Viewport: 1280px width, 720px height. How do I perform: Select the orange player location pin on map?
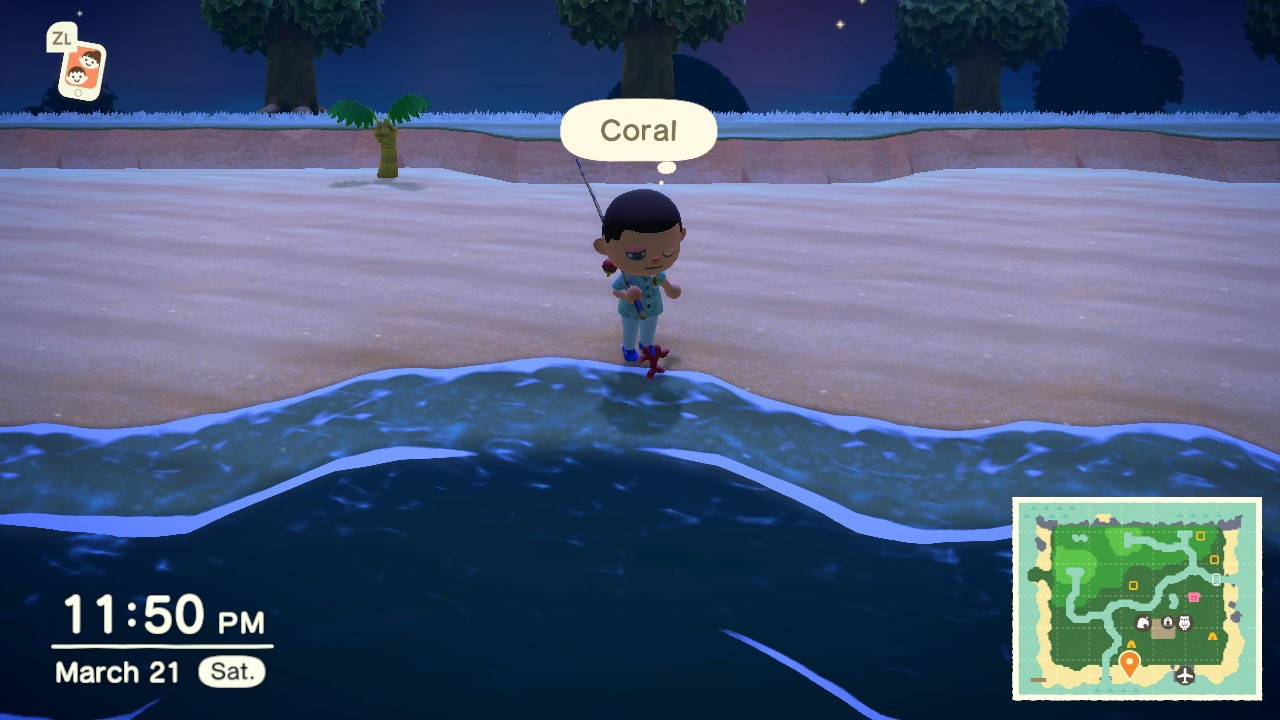click(x=1129, y=660)
